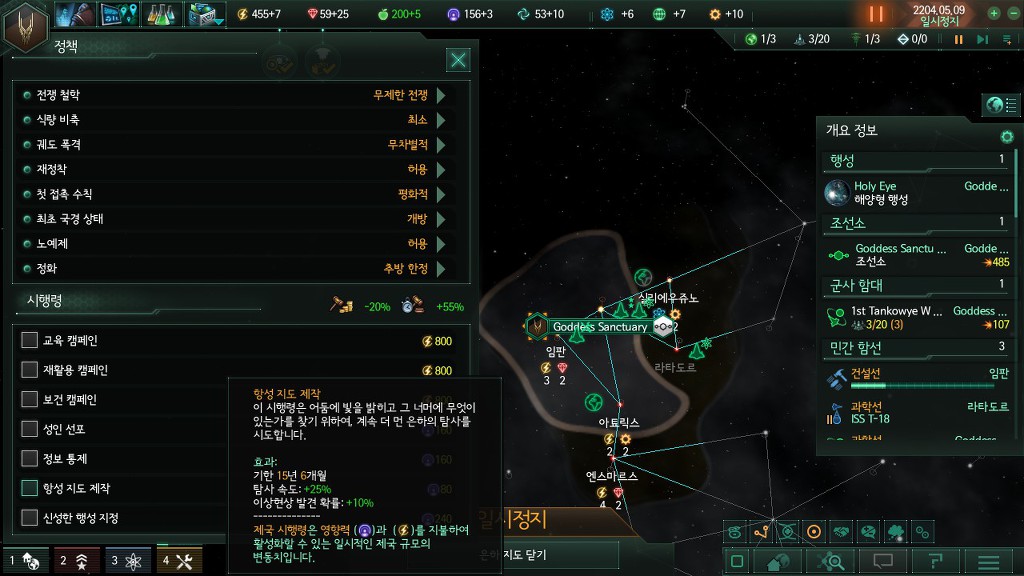Toggle the large orange pause button
The image size is (1024, 576).
click(x=876, y=14)
